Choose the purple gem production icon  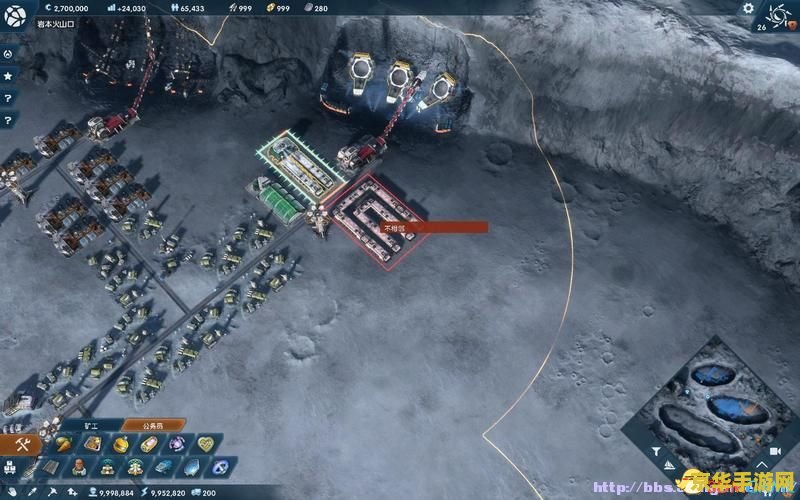click(x=177, y=444)
